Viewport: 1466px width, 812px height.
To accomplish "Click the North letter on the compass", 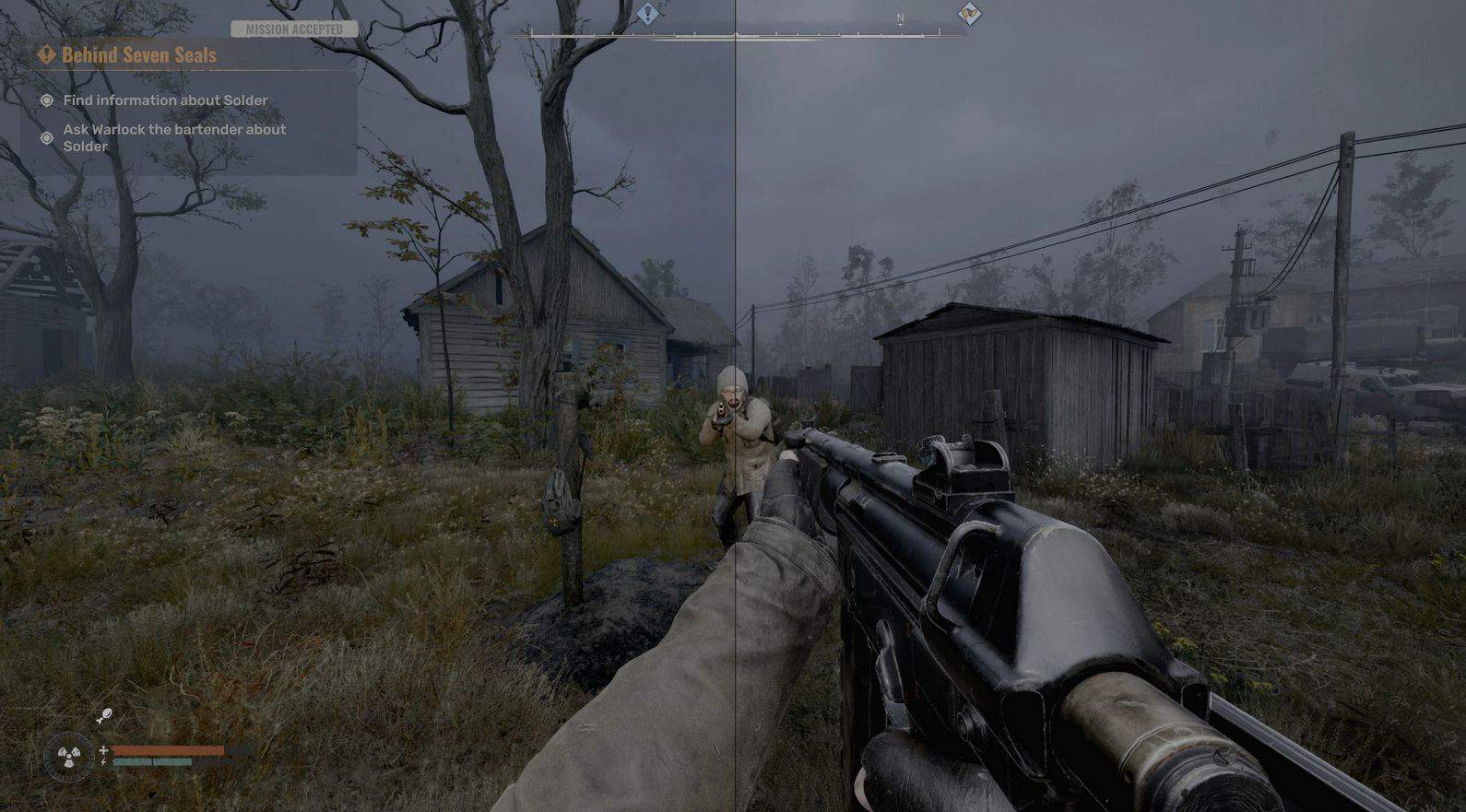I will (901, 18).
